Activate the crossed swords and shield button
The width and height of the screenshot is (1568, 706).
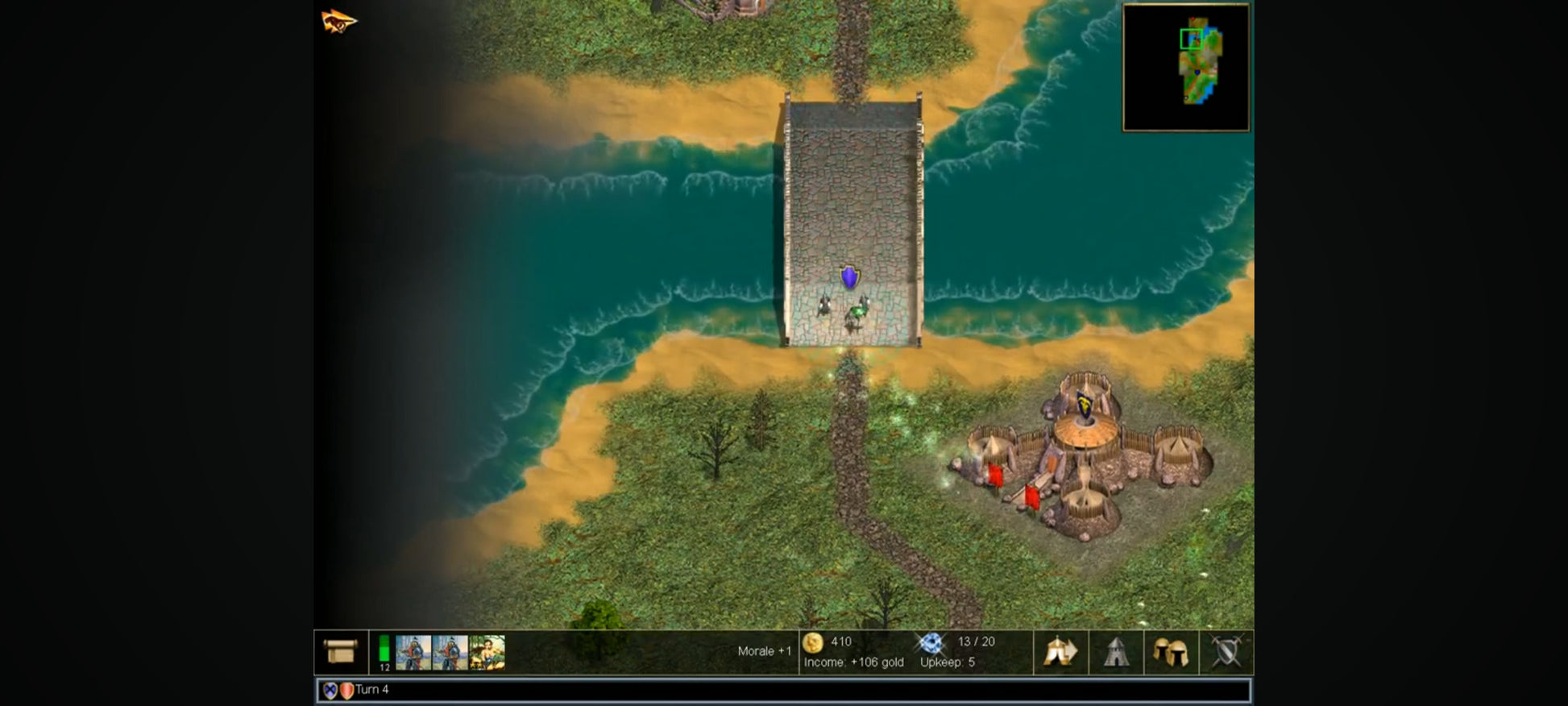pyautogui.click(x=1226, y=651)
